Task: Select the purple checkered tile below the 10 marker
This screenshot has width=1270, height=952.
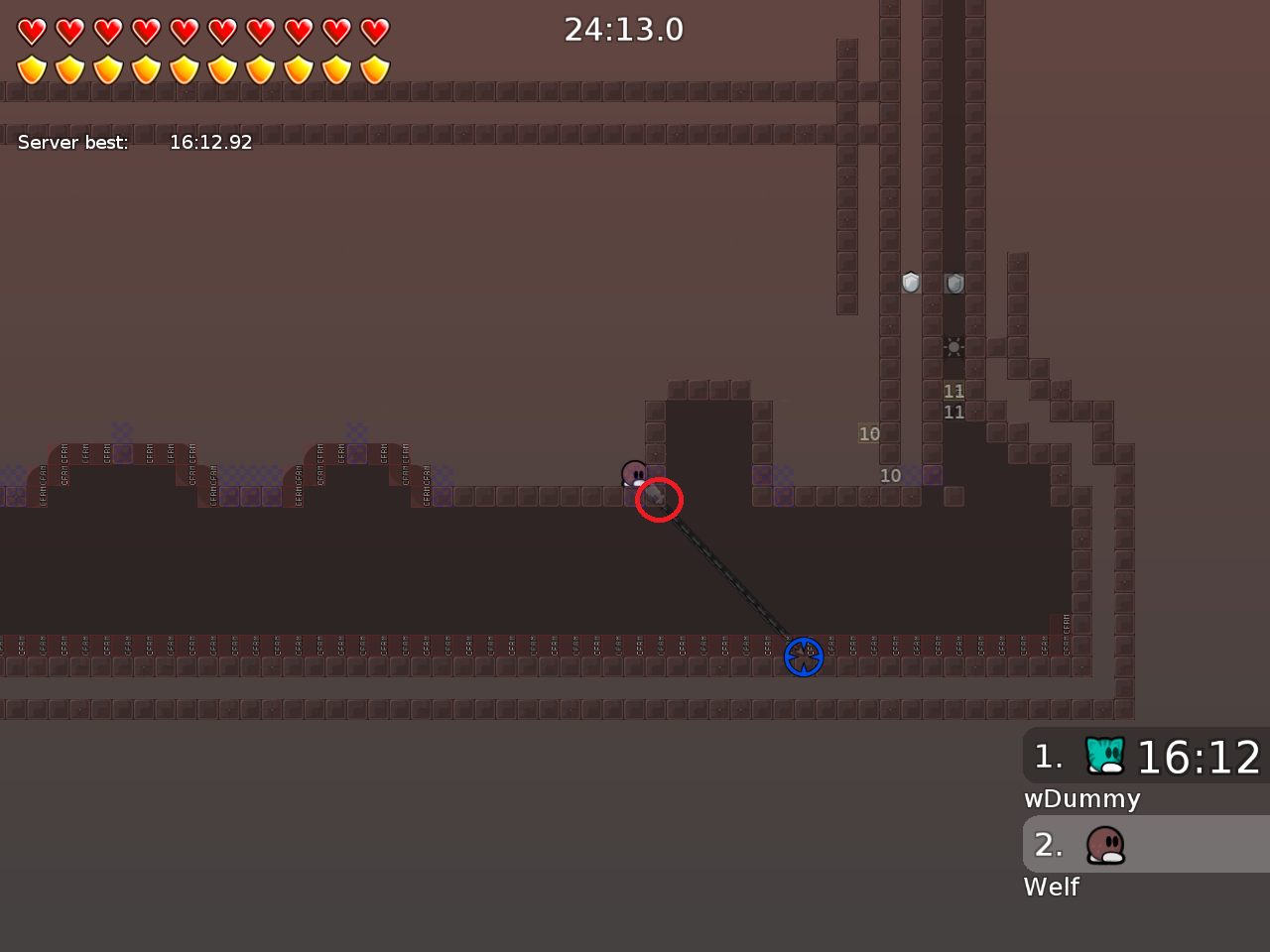Action: tap(934, 476)
